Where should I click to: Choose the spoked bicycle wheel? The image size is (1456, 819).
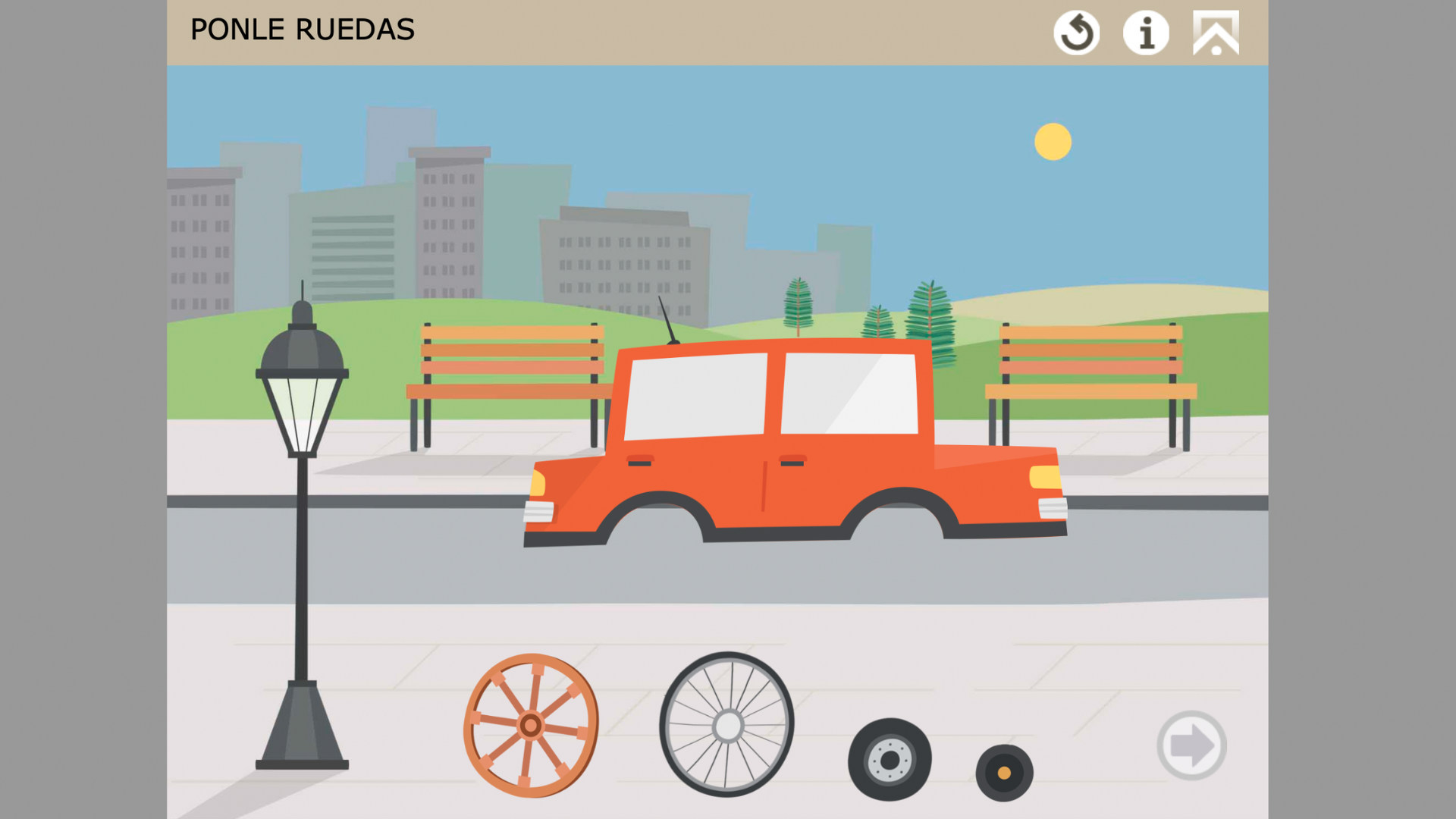727,725
